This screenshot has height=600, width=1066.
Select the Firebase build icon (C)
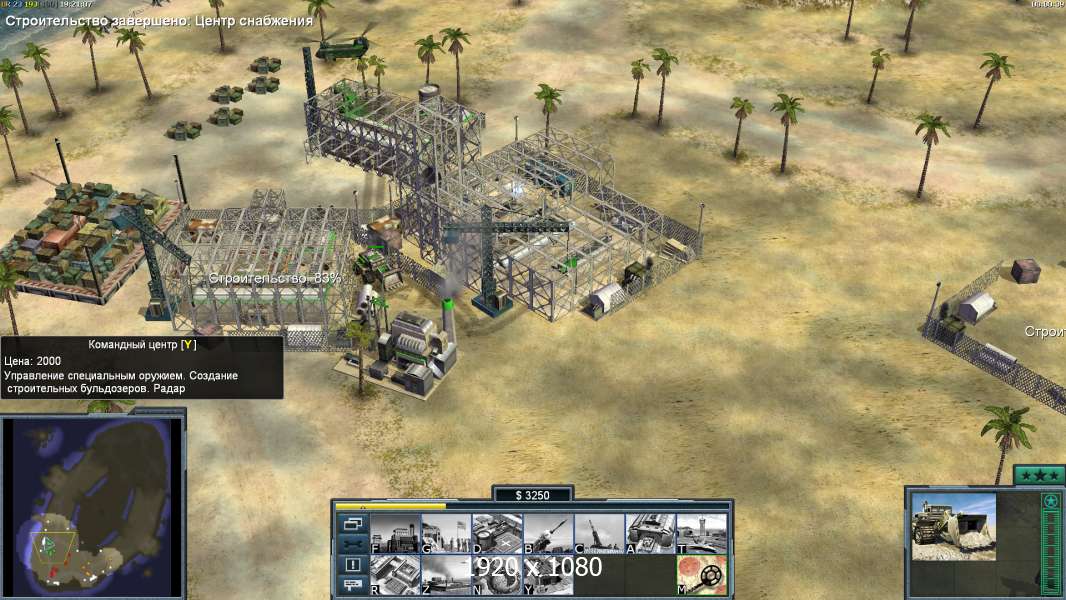(599, 533)
